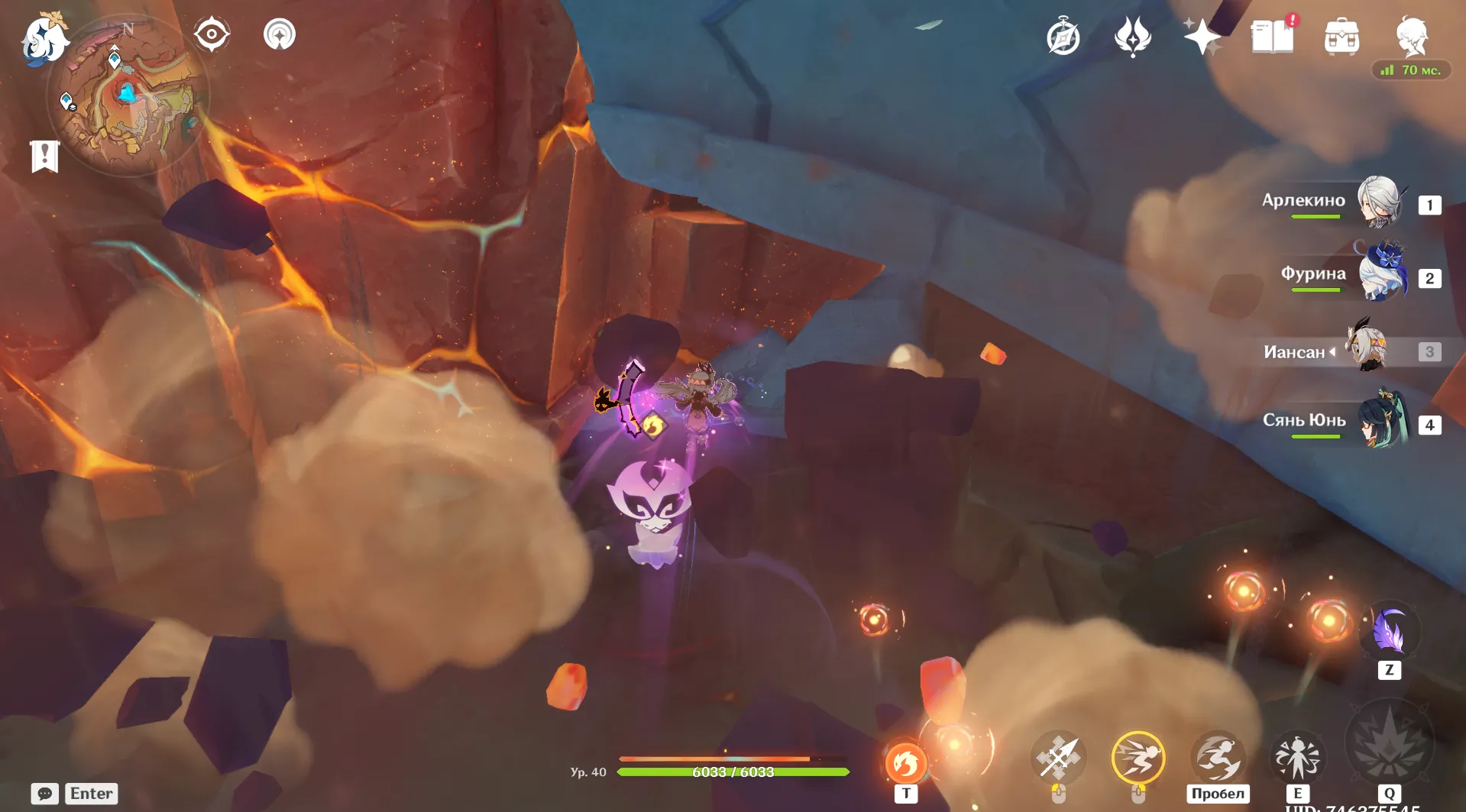Switch to party member Арлекино

point(1380,202)
